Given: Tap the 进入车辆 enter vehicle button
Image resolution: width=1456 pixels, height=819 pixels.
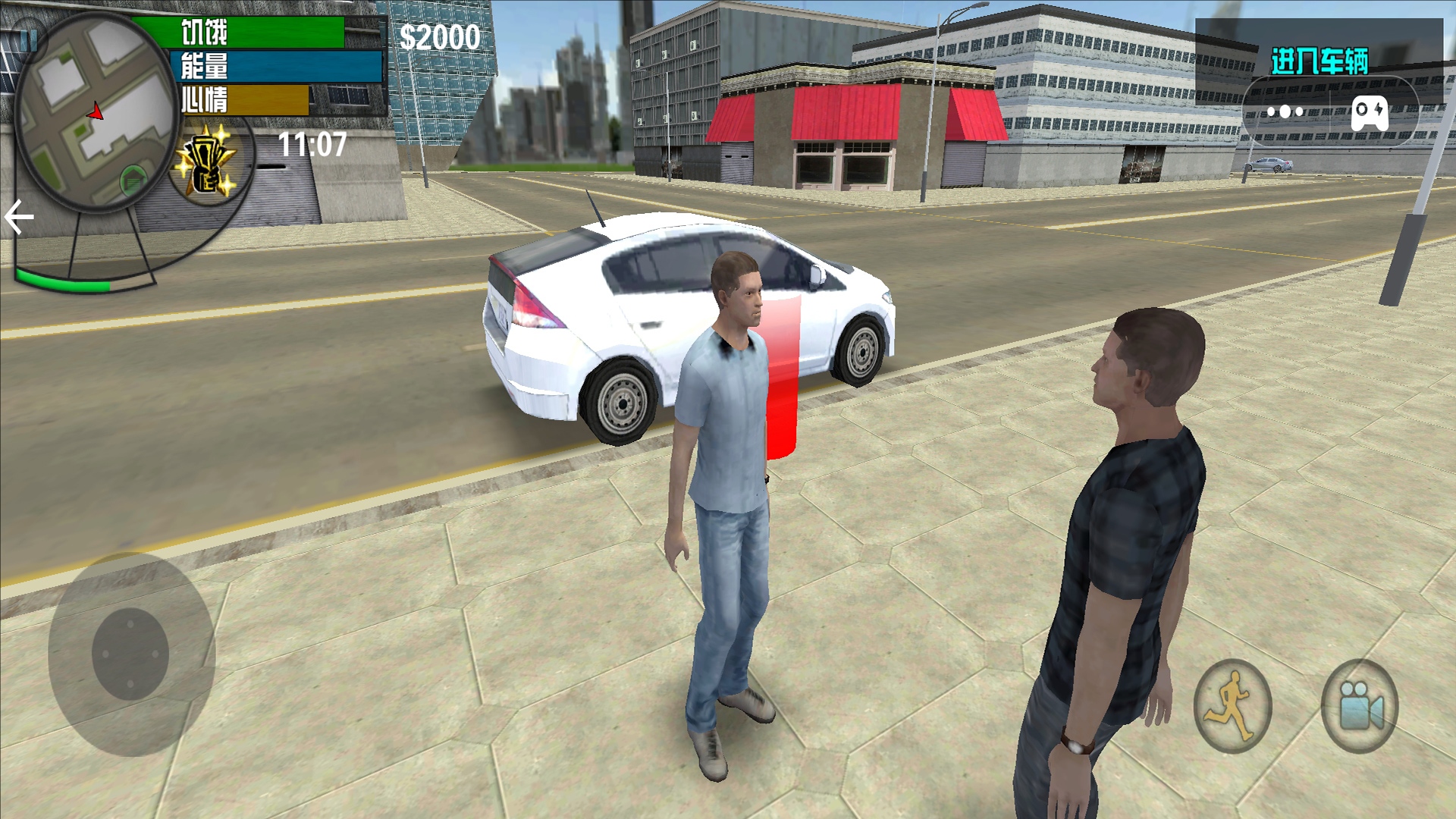Looking at the screenshot, I should [1319, 61].
